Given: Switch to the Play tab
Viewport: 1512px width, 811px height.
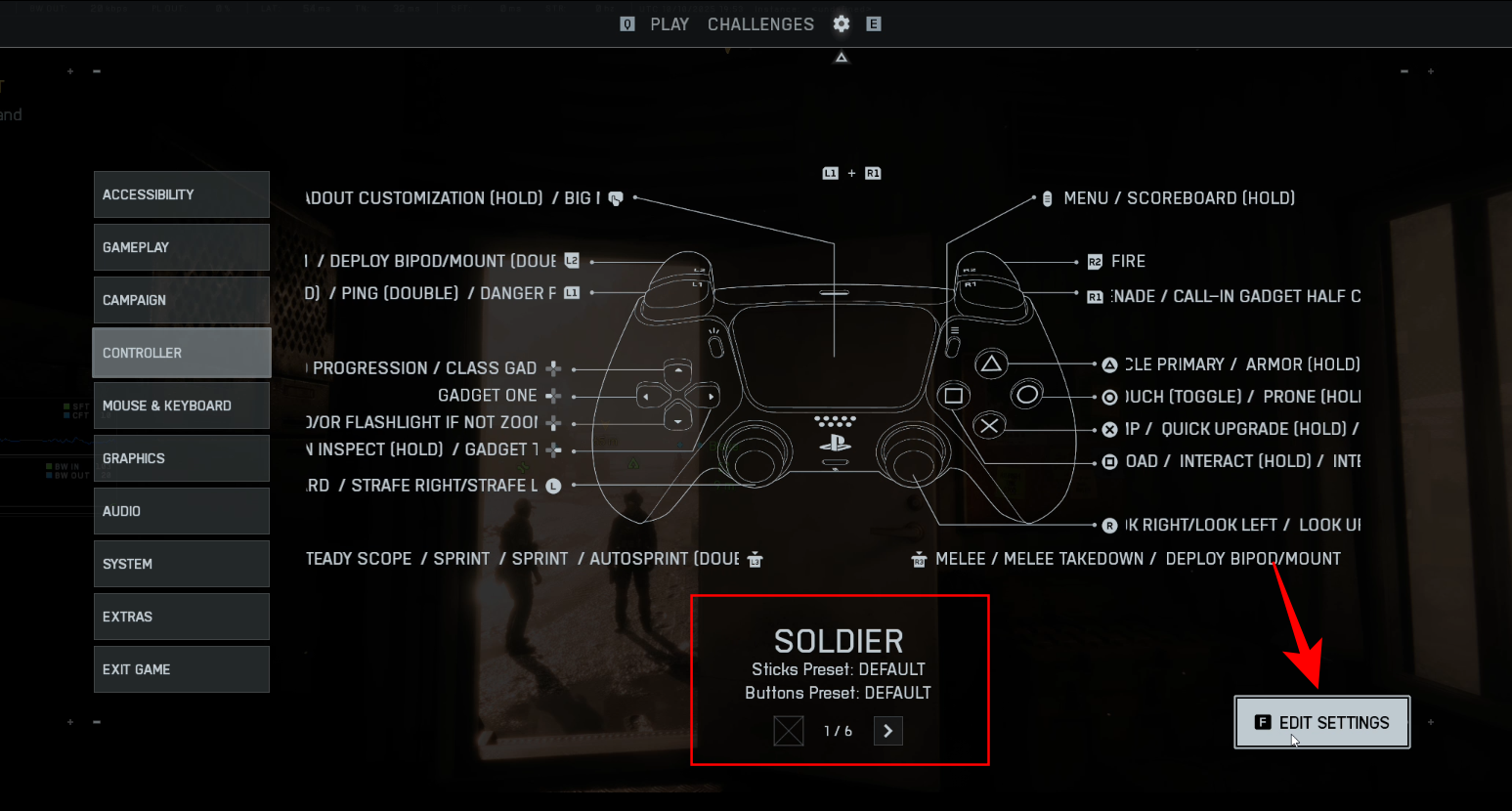Looking at the screenshot, I should click(670, 24).
